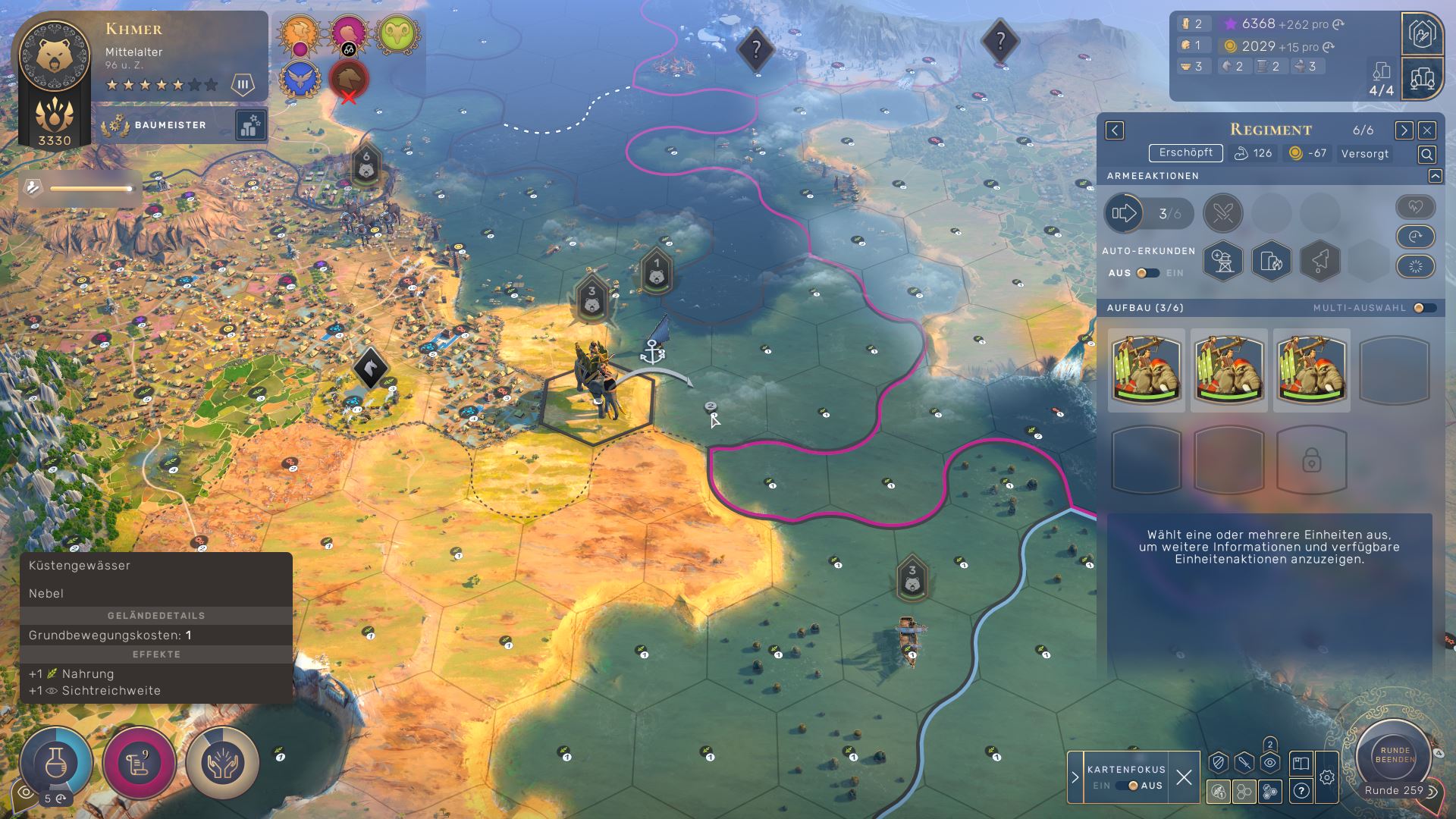The width and height of the screenshot is (1456, 819).
Task: Open the question mark help button
Action: (x=1301, y=791)
